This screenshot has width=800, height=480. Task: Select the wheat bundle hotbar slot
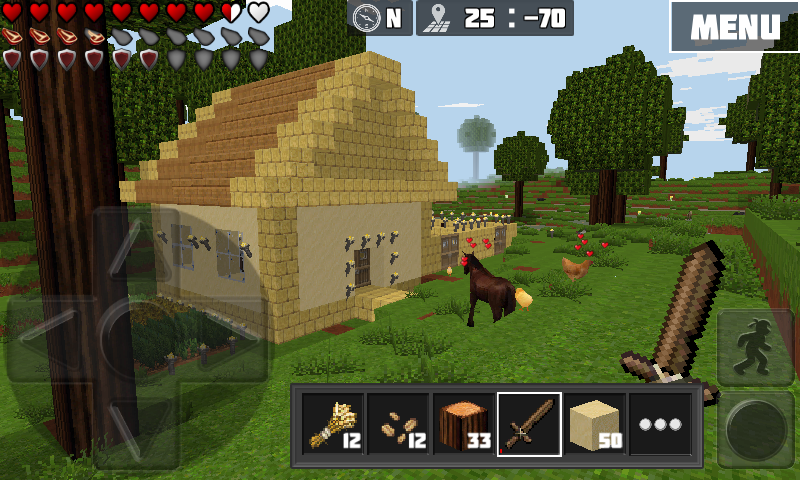point(333,424)
